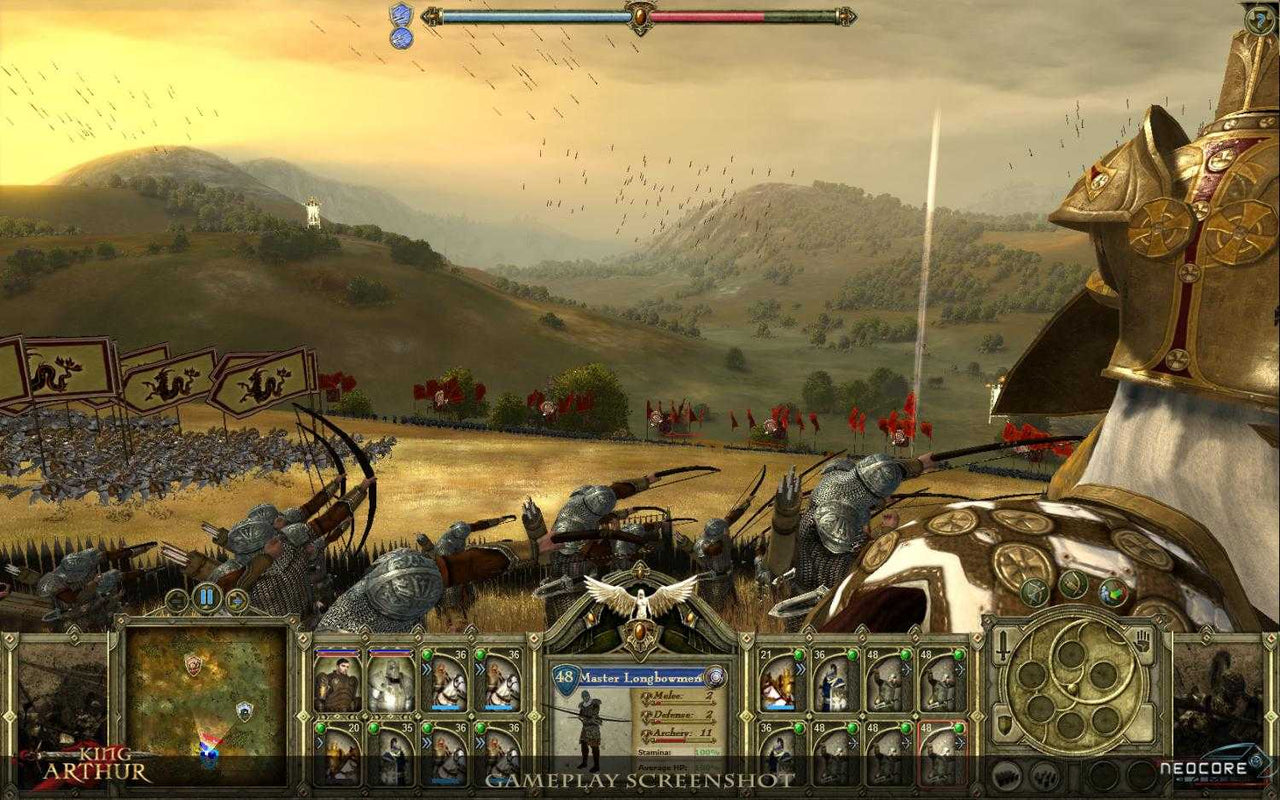Click the single chevron on a 48-count unit card
This screenshot has width=1280, height=800.
click(x=906, y=668)
